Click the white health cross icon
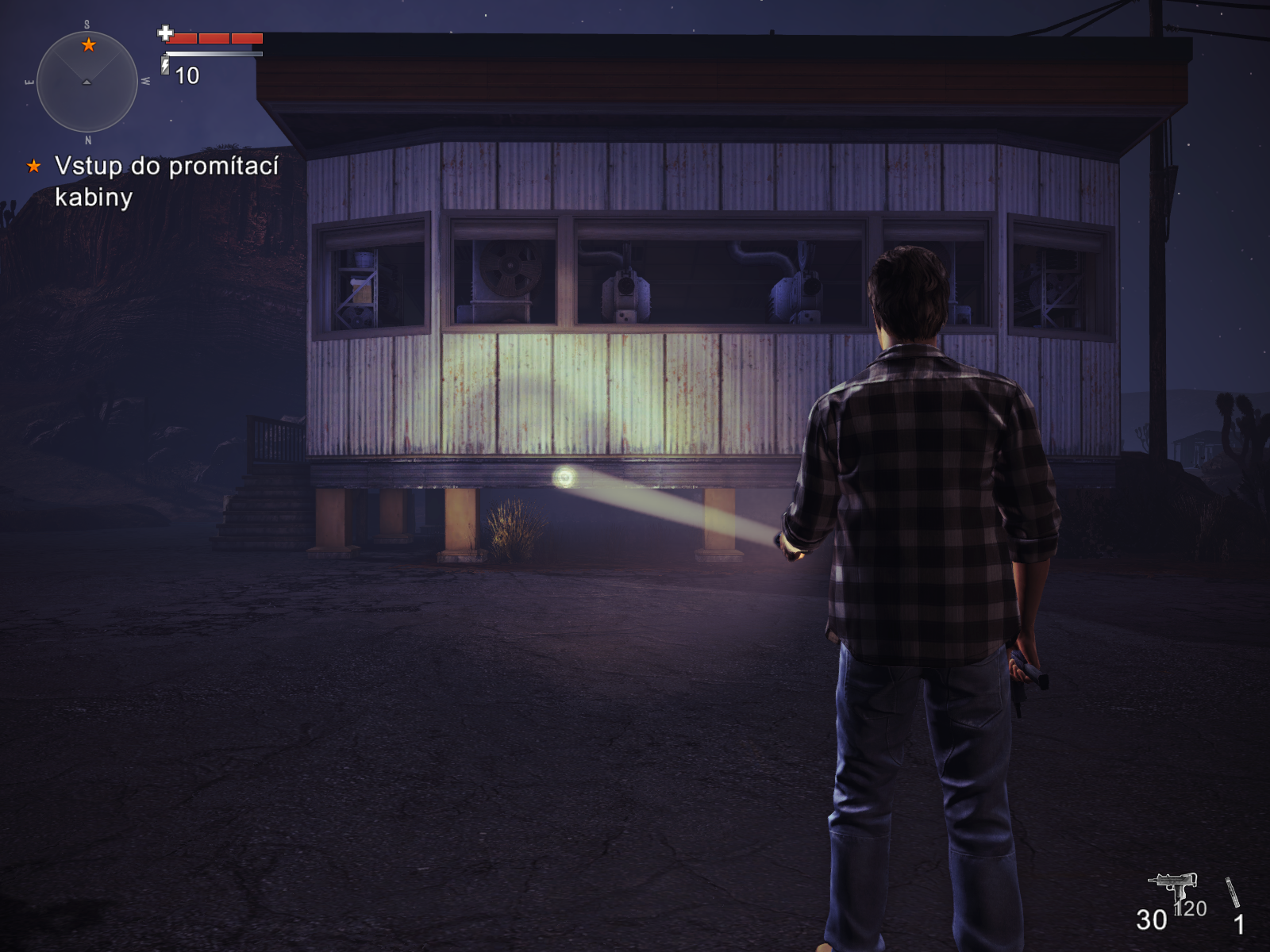1270x952 pixels. [x=165, y=33]
